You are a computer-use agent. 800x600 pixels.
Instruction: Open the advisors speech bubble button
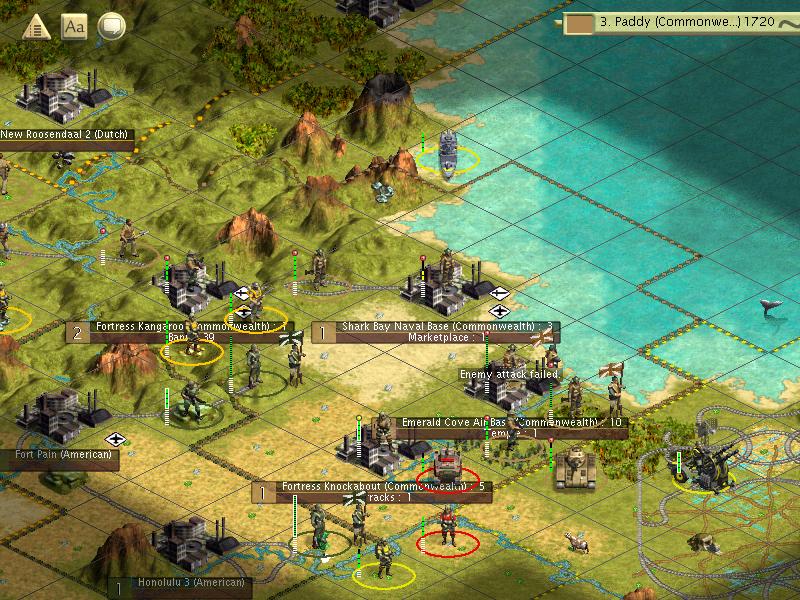tap(111, 27)
